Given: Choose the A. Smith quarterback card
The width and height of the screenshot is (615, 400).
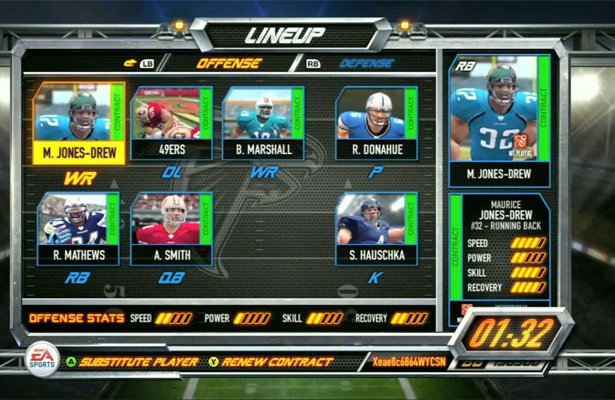Looking at the screenshot, I should [x=171, y=229].
